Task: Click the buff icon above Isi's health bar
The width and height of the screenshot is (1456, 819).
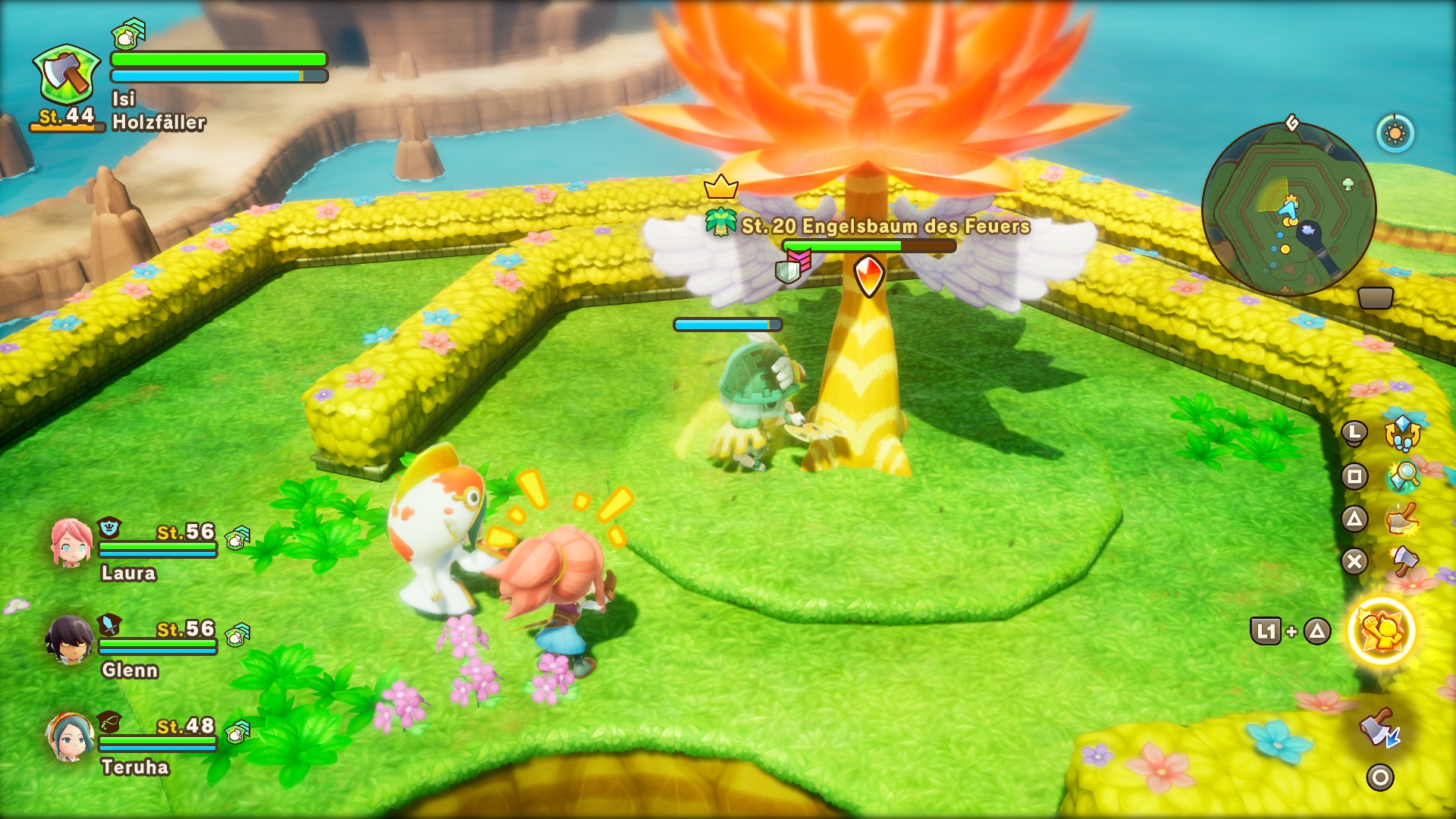Action: point(128,33)
